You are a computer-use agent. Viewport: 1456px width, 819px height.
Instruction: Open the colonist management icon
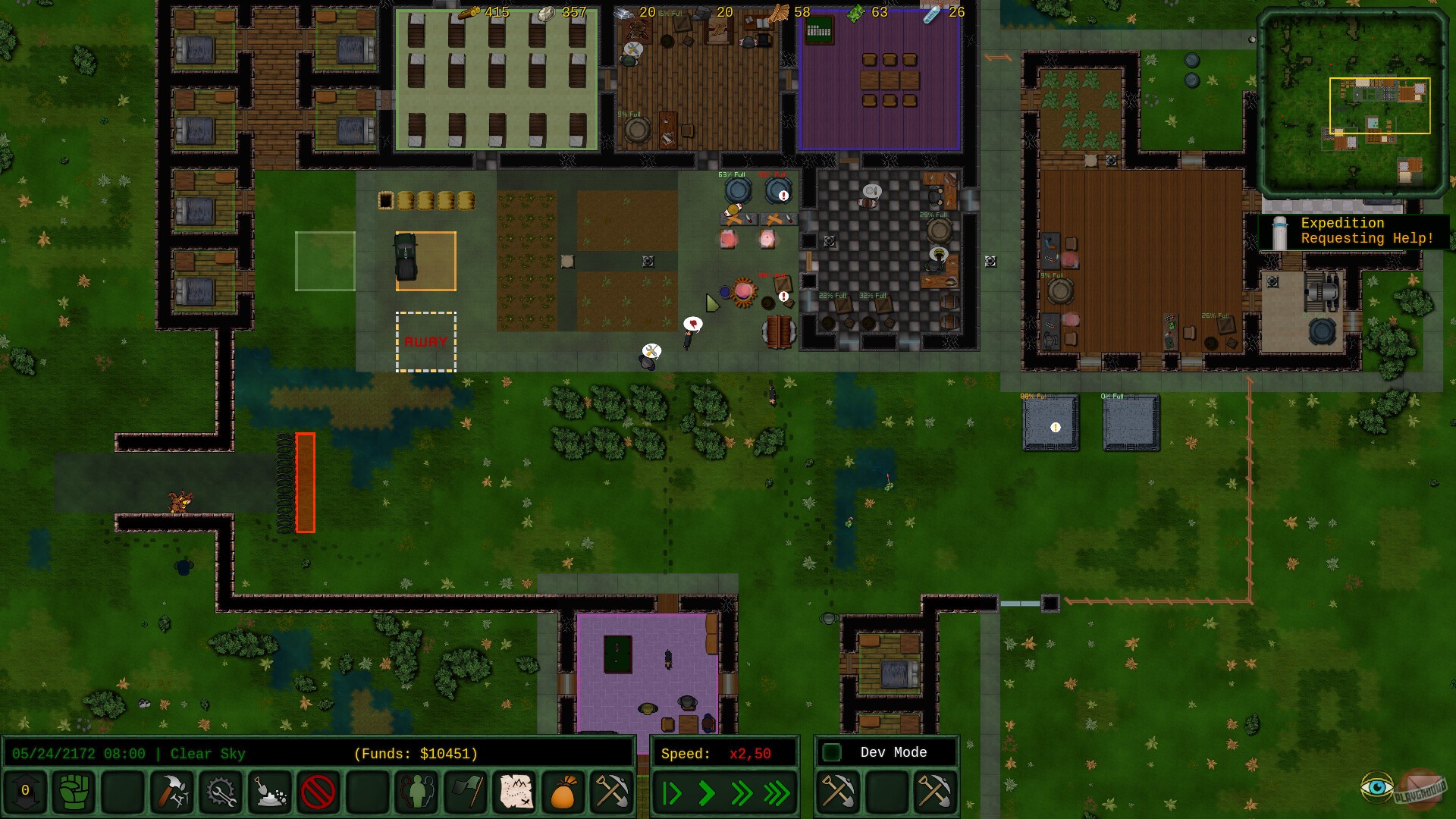coord(416,792)
